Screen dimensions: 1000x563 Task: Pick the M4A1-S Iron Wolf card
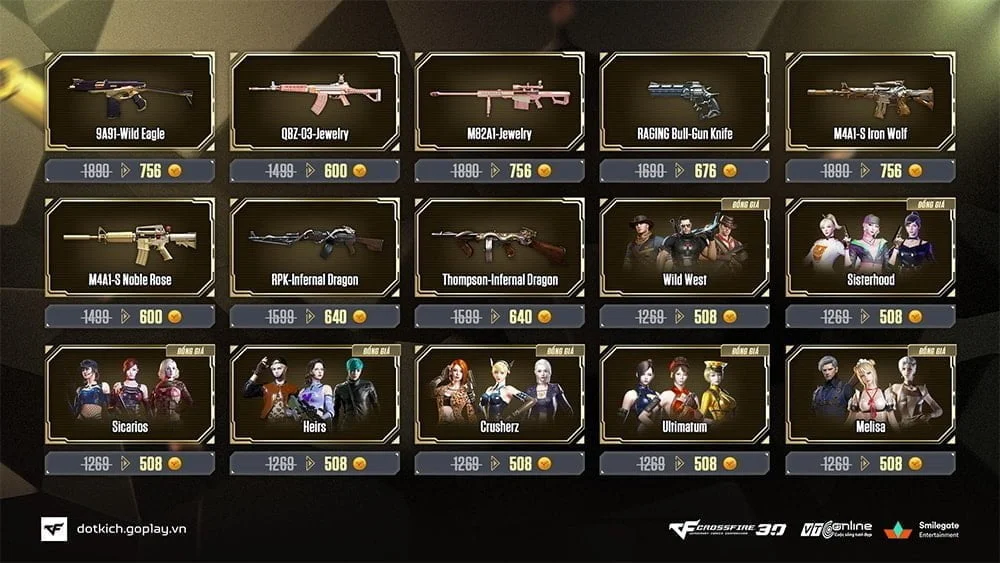pyautogui.click(x=869, y=101)
